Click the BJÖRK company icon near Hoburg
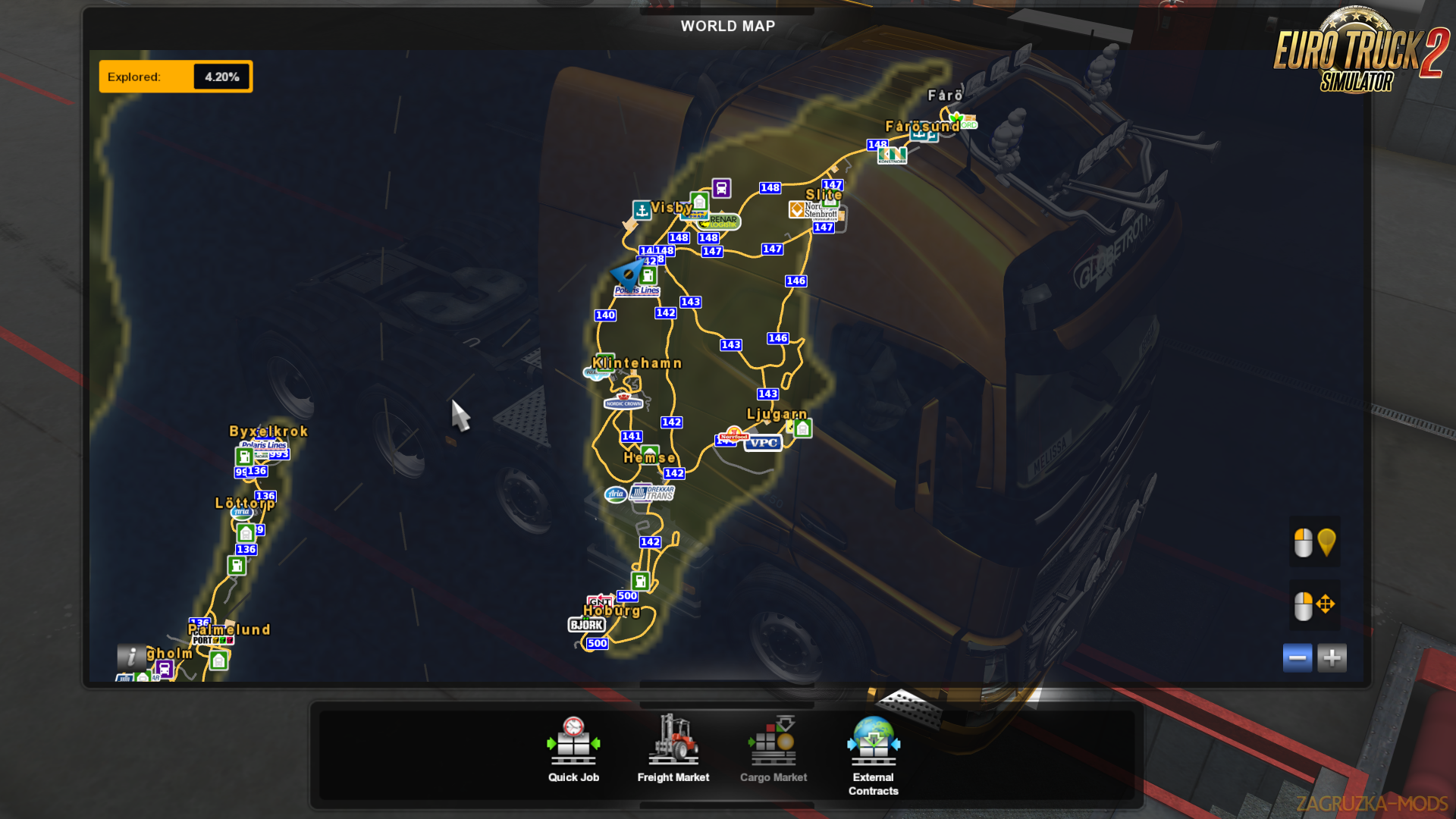The image size is (1456, 819). (x=585, y=624)
